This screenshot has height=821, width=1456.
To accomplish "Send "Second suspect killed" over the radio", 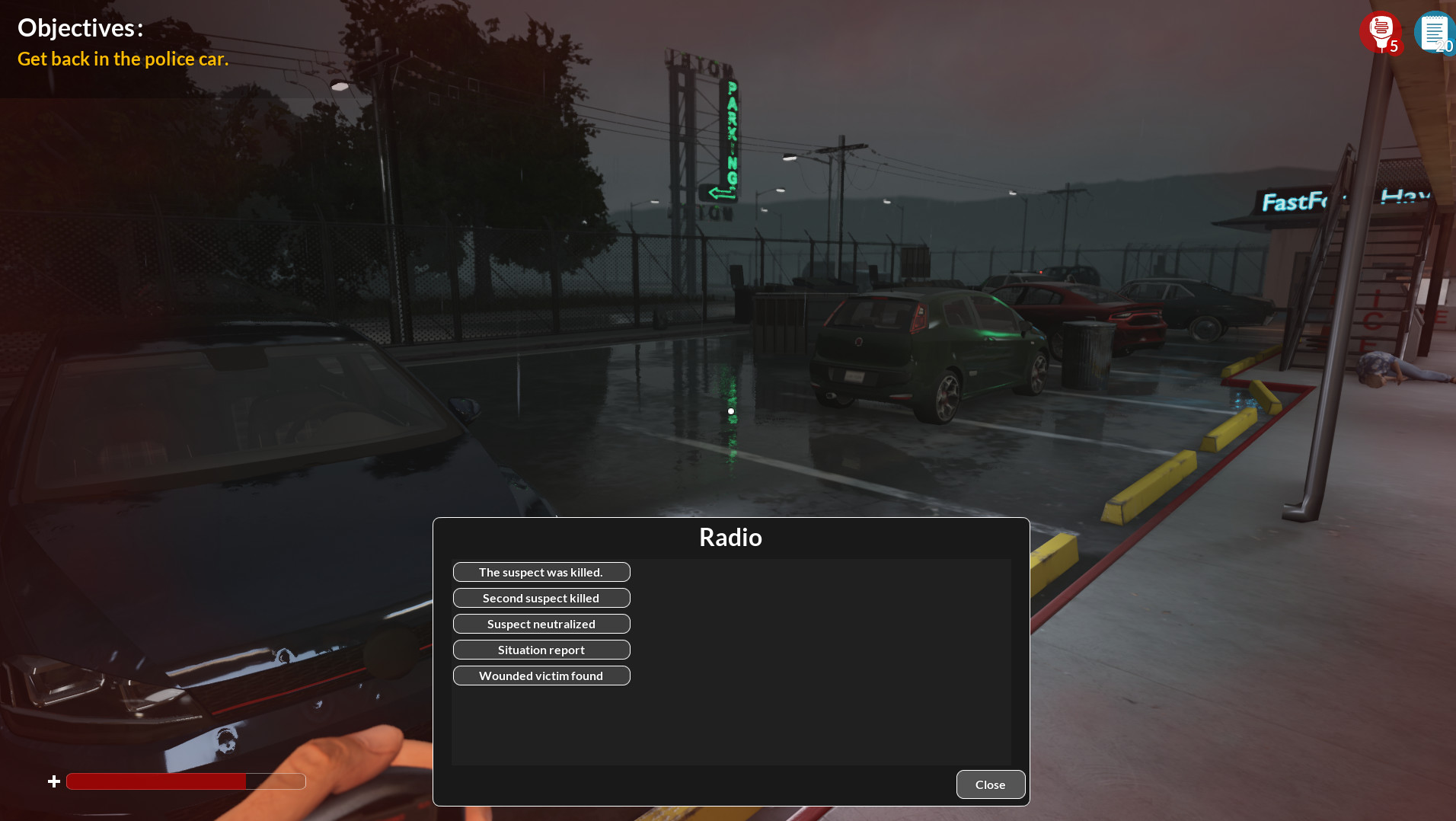I will point(541,597).
